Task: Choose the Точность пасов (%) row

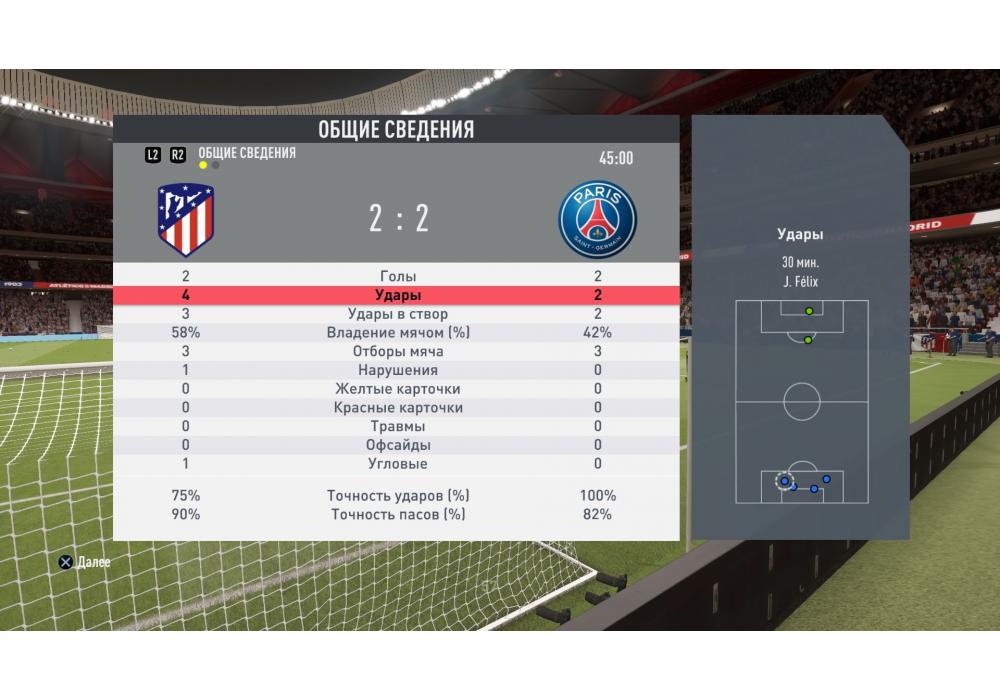Action: 397,514
